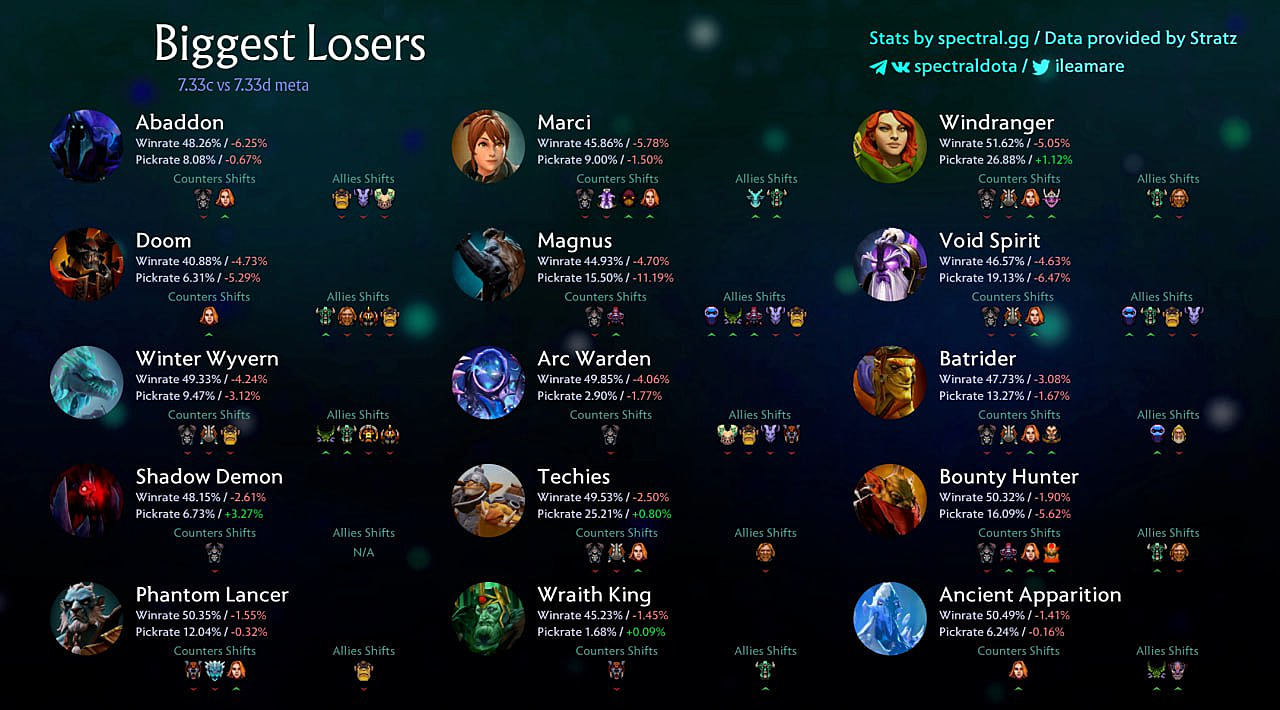This screenshot has width=1280, height=710.
Task: Click the spectraldota social handle
Action: 965,67
